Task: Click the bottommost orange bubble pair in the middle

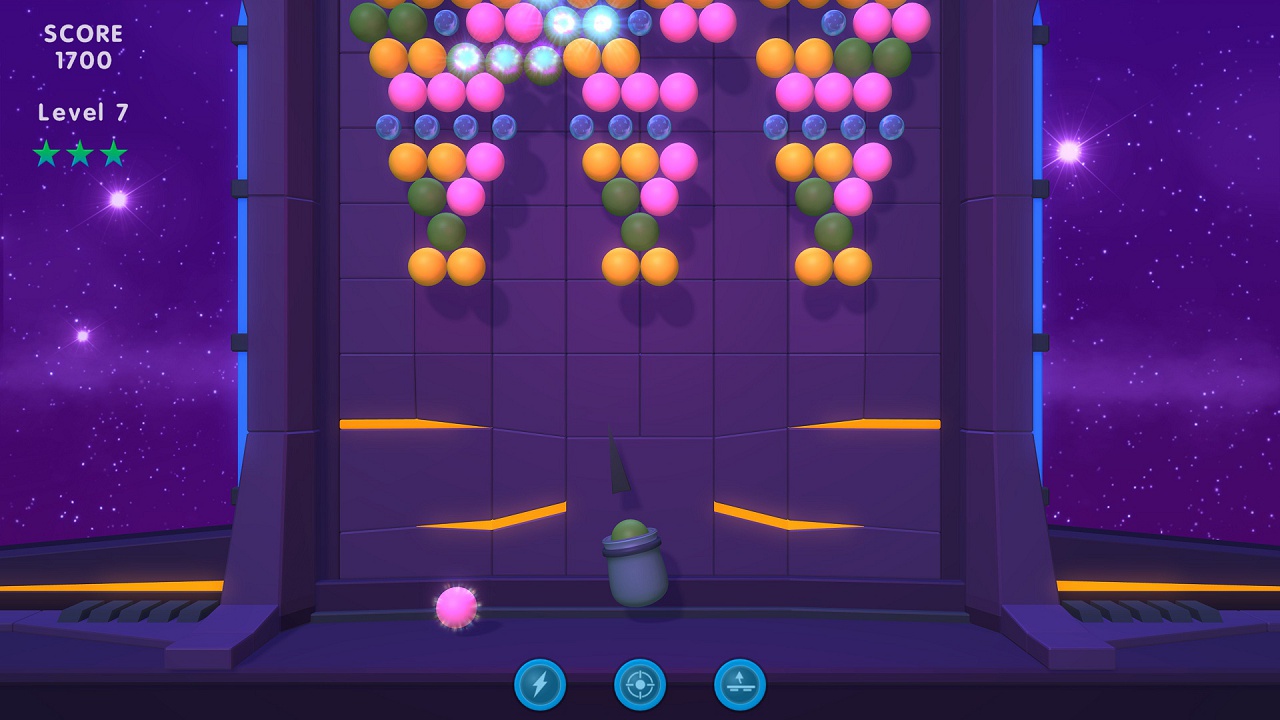Action: click(640, 268)
